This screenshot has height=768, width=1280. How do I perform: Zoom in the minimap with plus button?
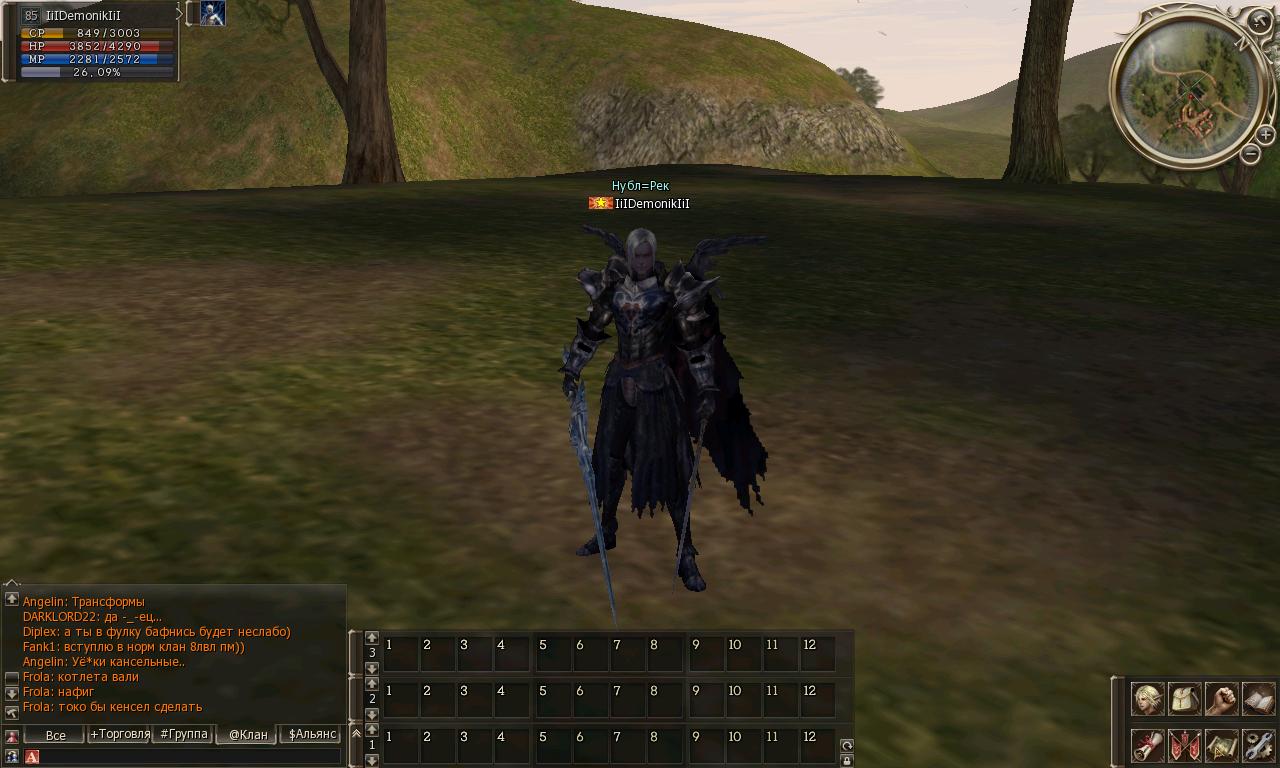(x=1265, y=135)
